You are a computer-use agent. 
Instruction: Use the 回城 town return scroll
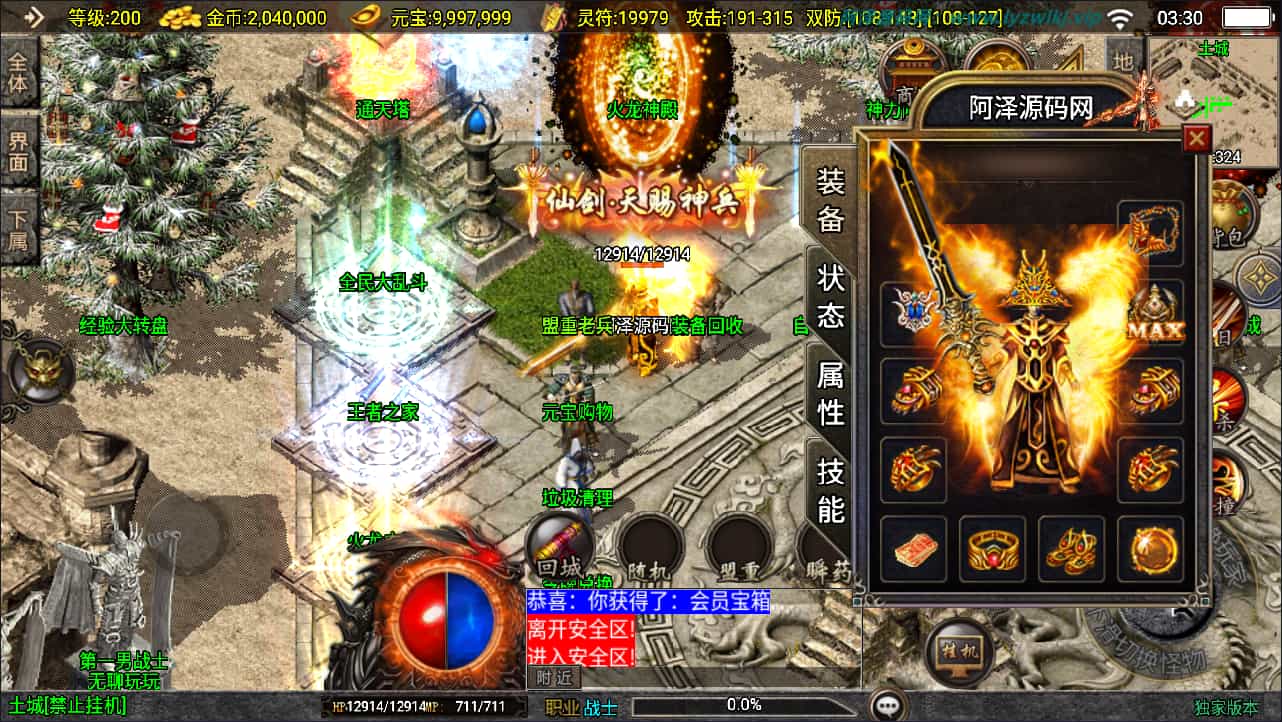click(559, 549)
